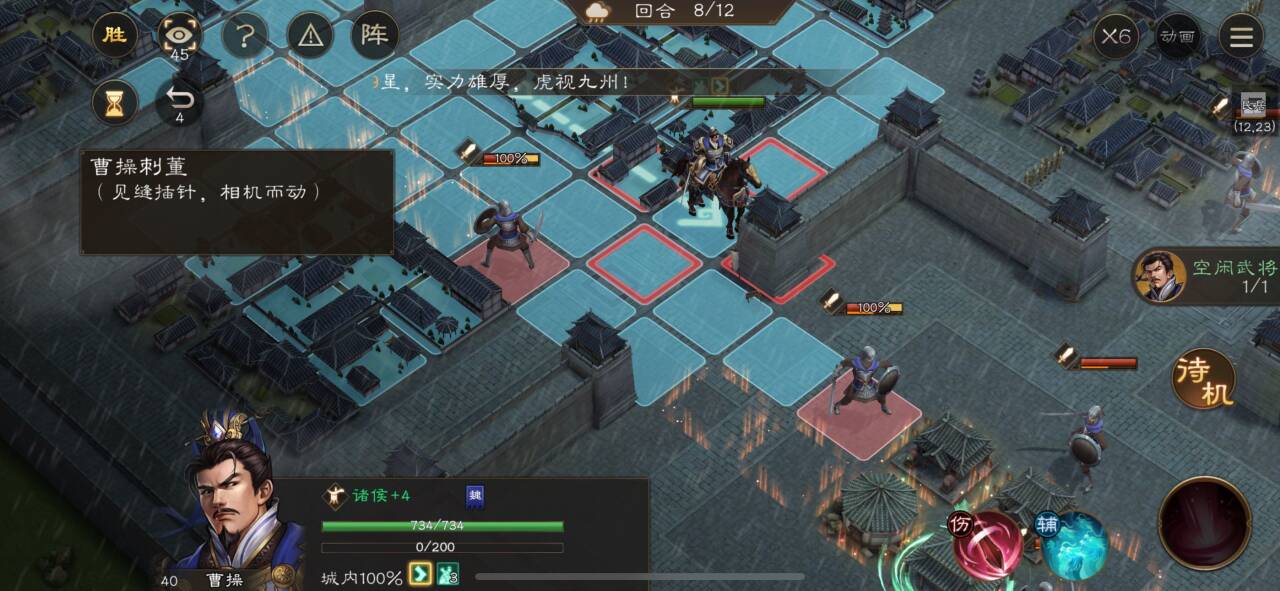Screen dimensions: 1280x591
Task: Activate the red 伤 damage skill
Action: coord(988,545)
